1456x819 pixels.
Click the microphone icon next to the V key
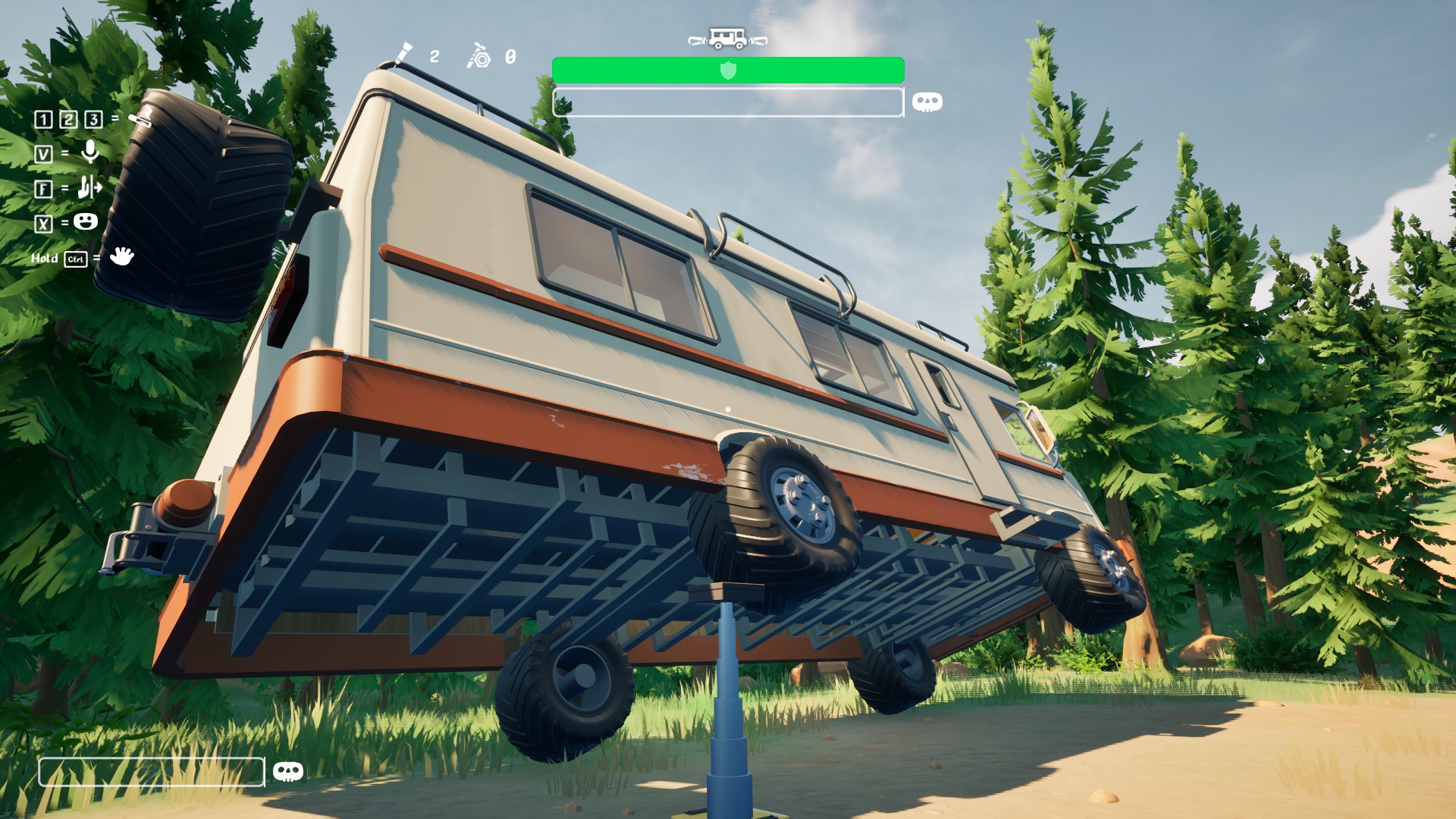tap(89, 153)
